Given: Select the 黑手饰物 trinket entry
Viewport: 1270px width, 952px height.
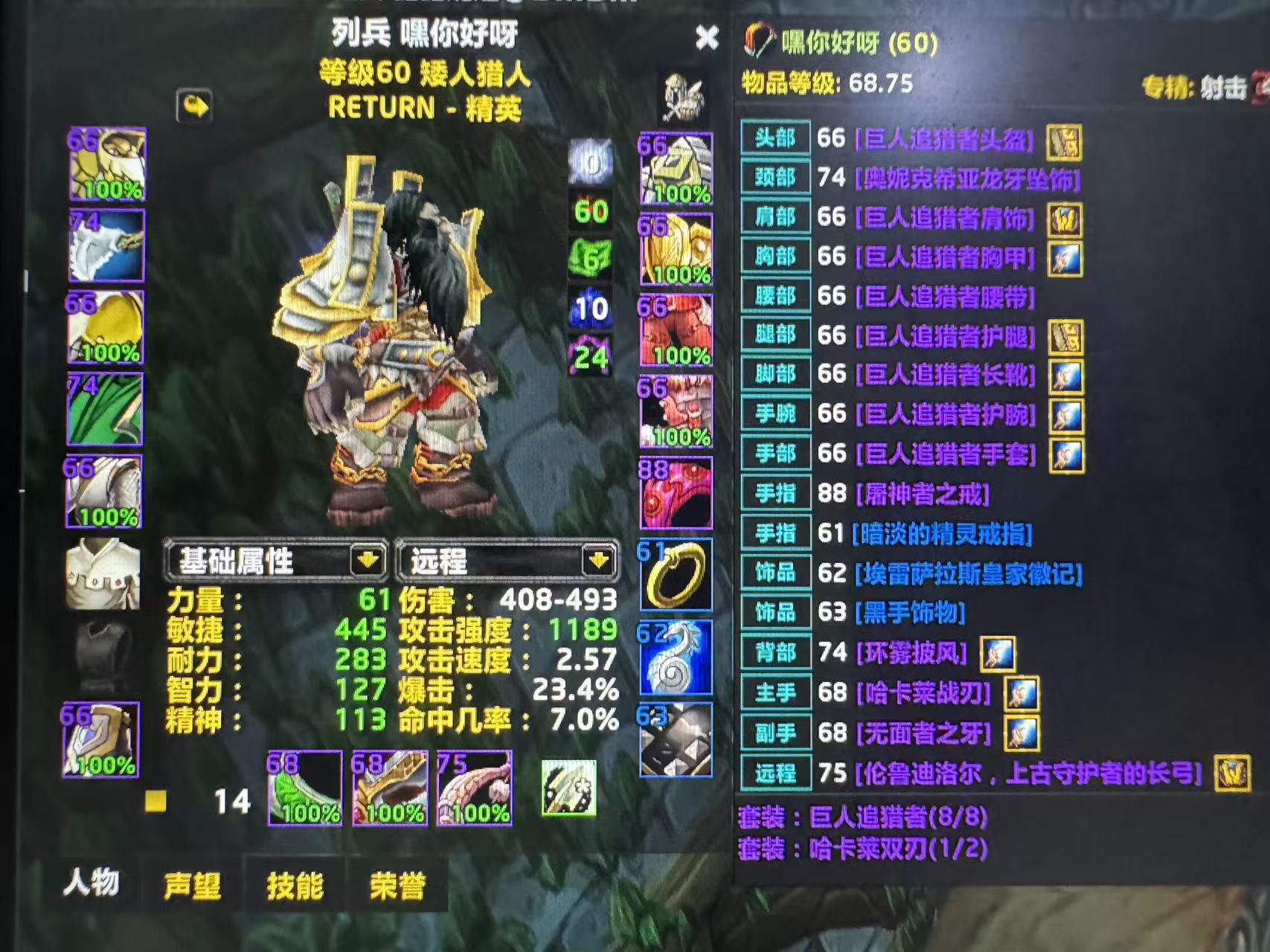Looking at the screenshot, I should tap(909, 613).
